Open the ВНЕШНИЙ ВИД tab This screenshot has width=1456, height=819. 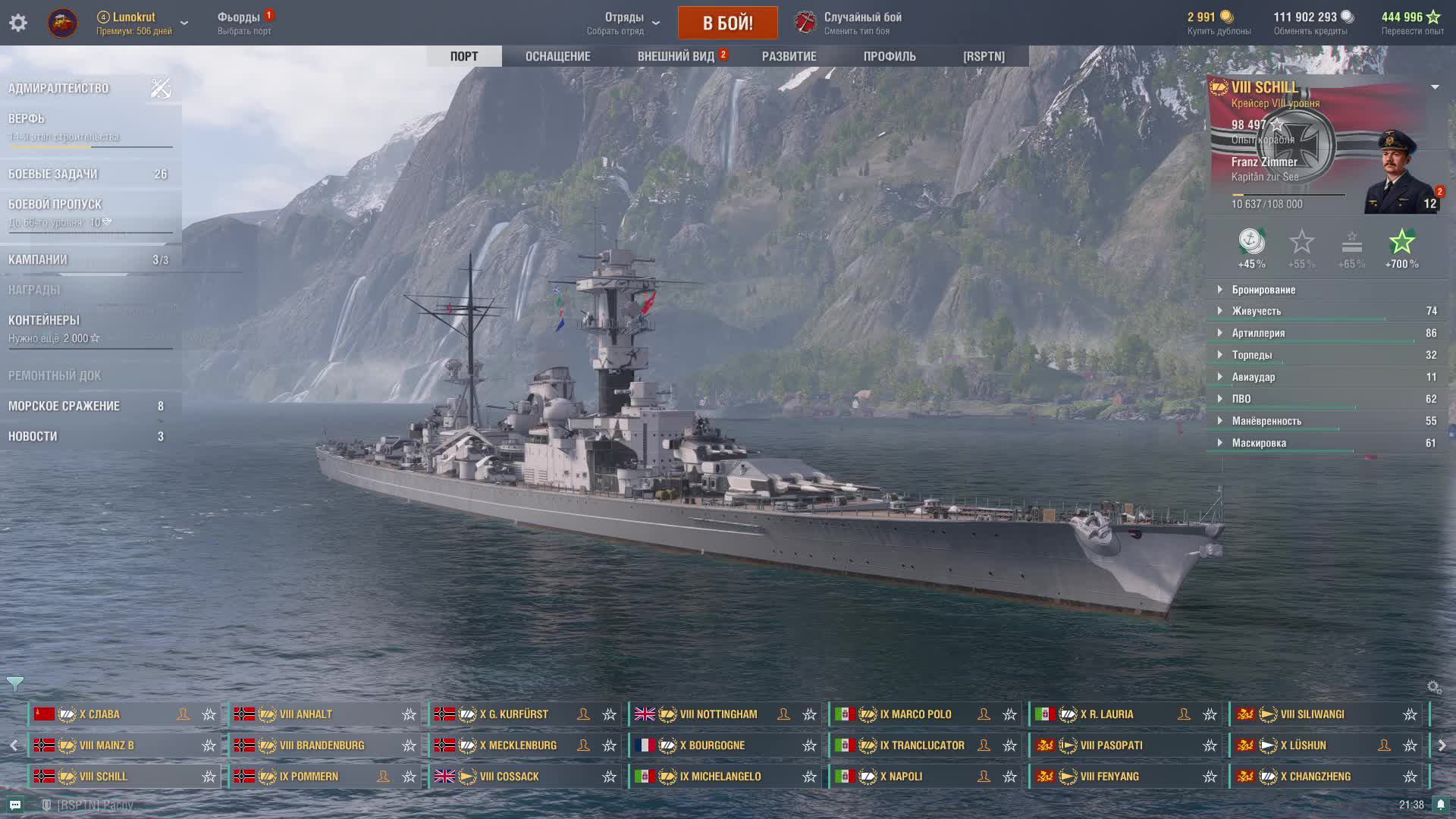[x=676, y=56]
